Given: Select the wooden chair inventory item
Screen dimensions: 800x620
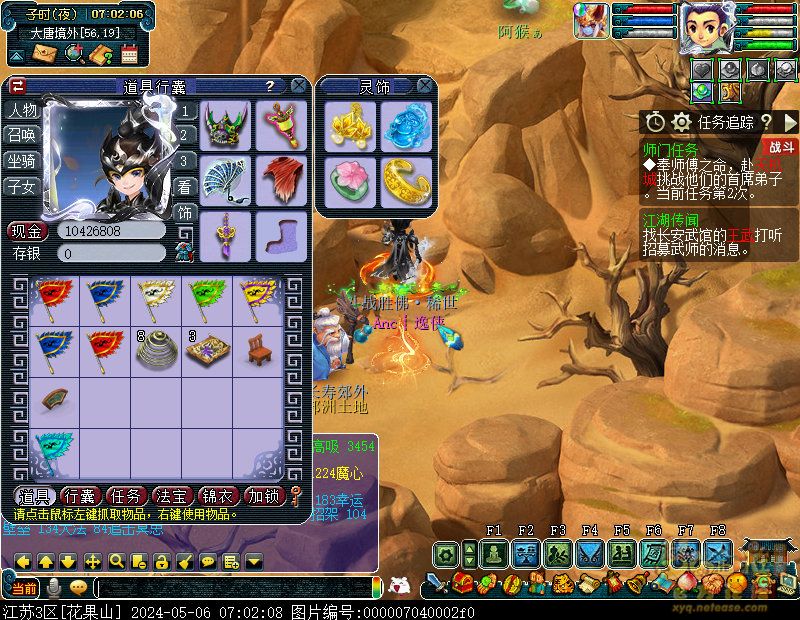Looking at the screenshot, I should point(258,347).
